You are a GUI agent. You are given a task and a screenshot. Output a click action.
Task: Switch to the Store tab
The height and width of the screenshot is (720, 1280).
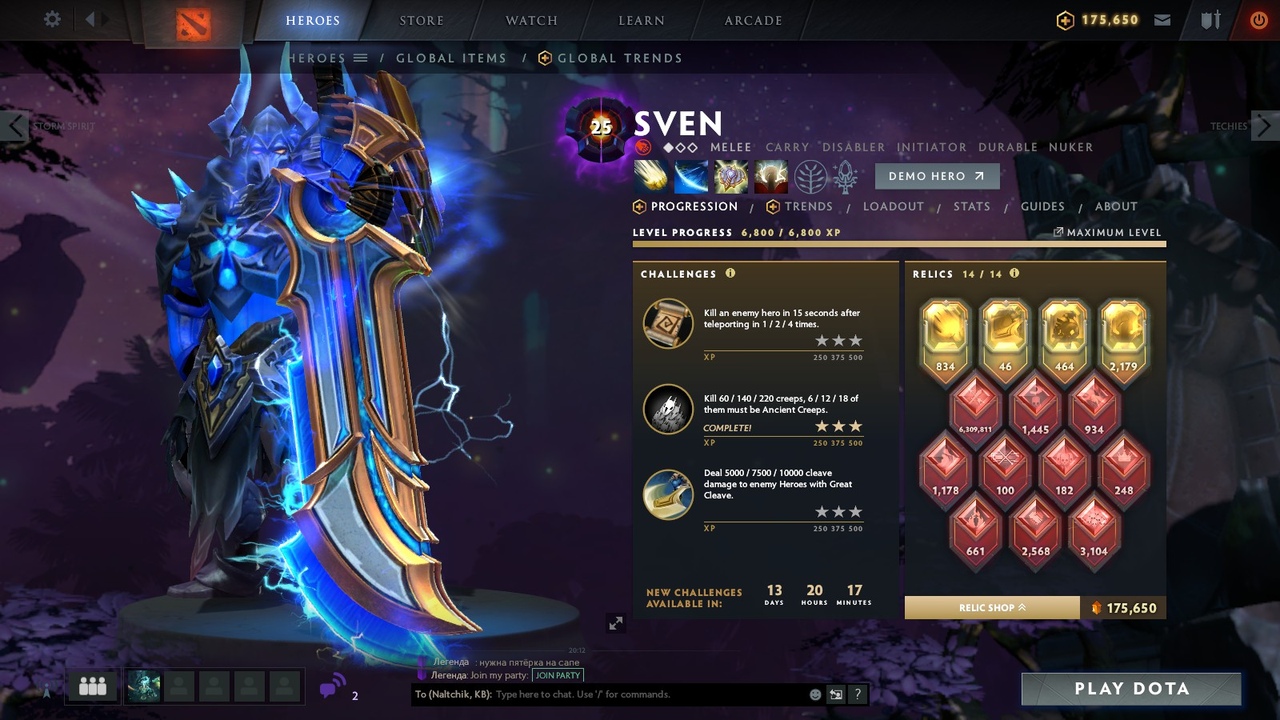(x=421, y=20)
